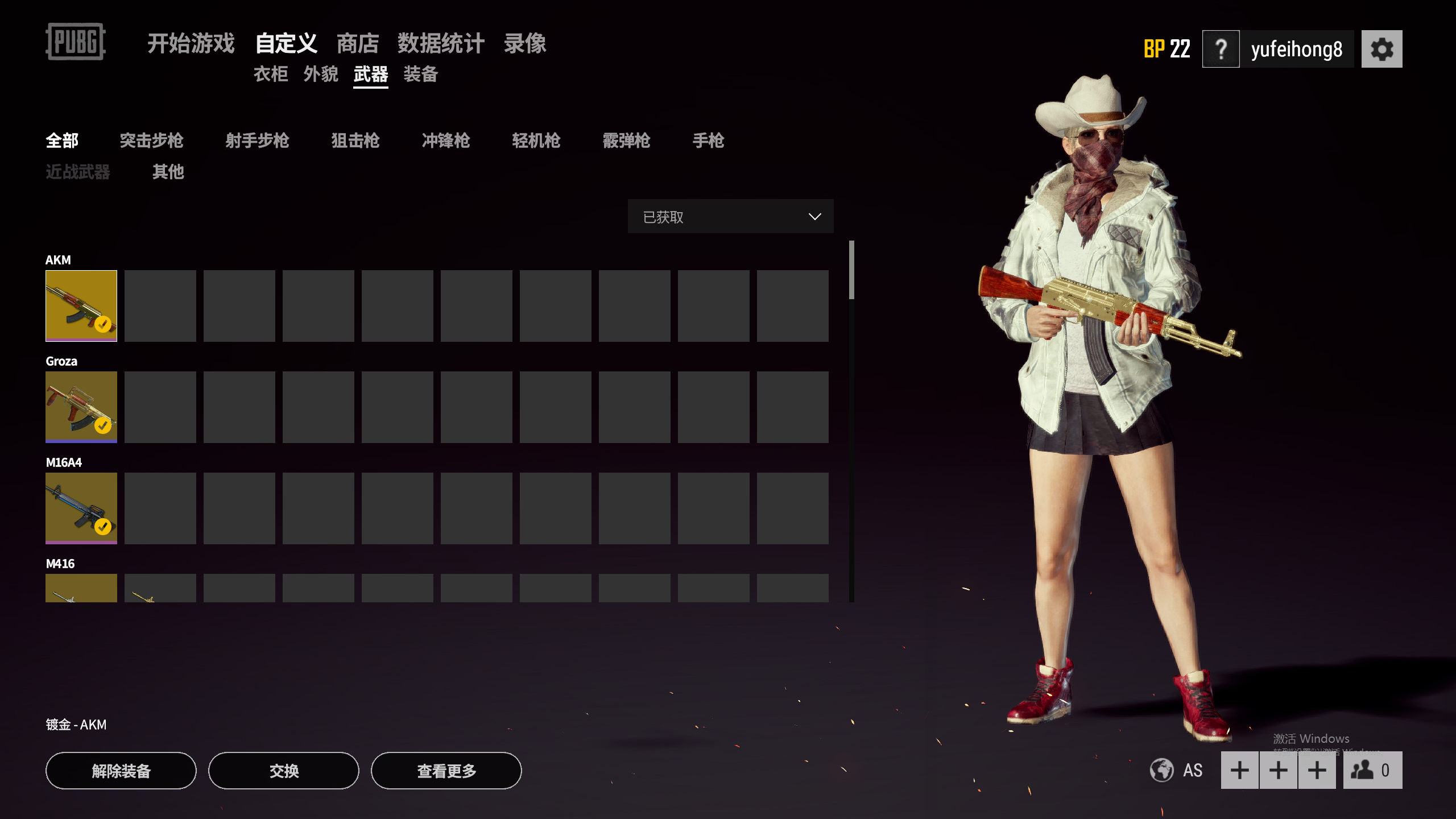This screenshot has width=1456, height=819.
Task: Select the equipped M16A4 skin
Action: pyautogui.click(x=81, y=508)
